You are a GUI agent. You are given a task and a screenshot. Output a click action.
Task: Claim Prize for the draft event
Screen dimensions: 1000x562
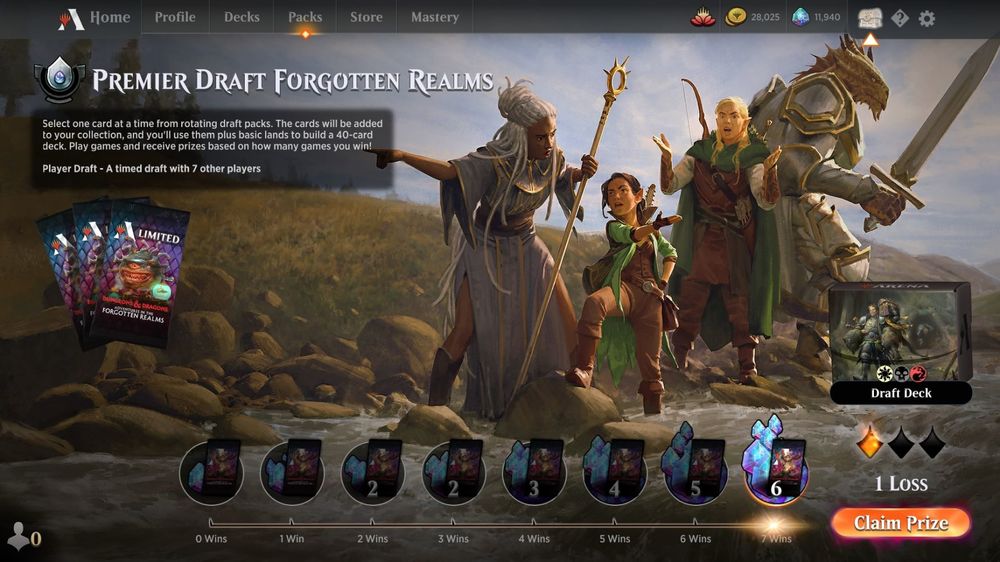coord(900,523)
